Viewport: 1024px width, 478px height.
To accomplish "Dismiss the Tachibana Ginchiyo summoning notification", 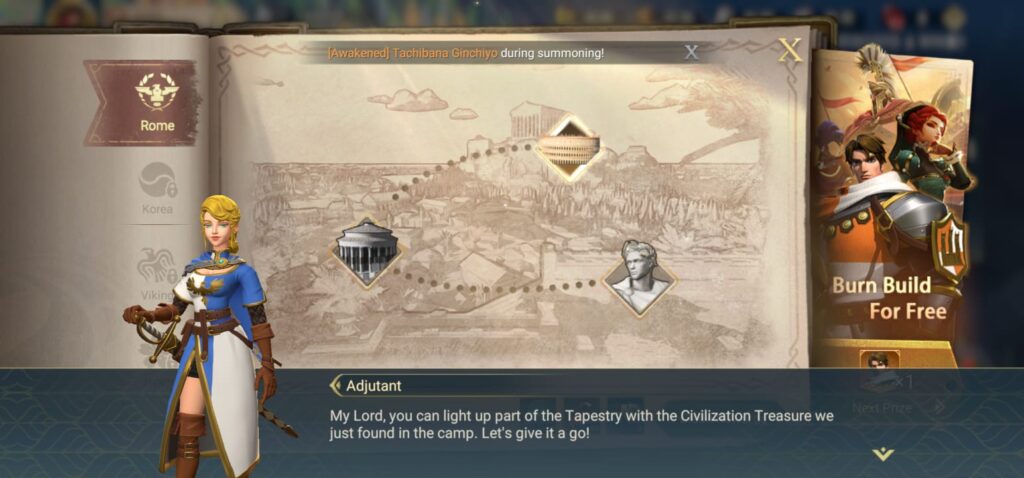I will point(691,52).
